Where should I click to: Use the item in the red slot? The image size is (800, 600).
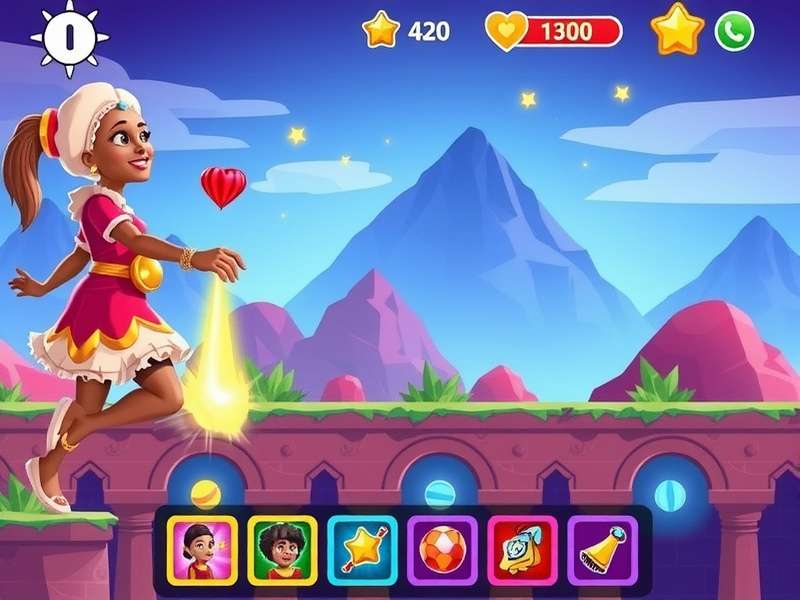coord(522,550)
